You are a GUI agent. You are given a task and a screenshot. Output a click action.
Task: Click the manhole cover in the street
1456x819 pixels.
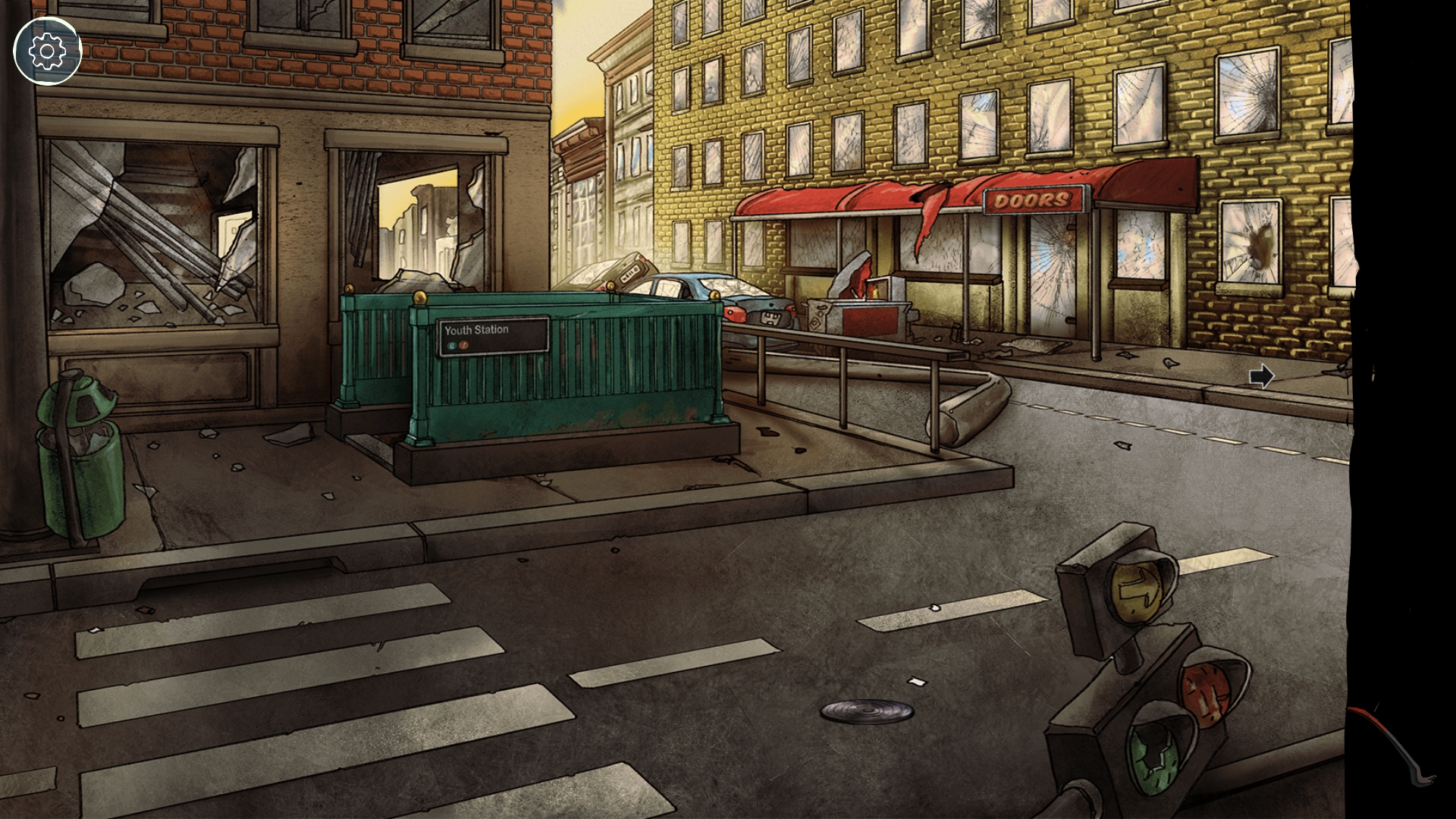pos(864,711)
